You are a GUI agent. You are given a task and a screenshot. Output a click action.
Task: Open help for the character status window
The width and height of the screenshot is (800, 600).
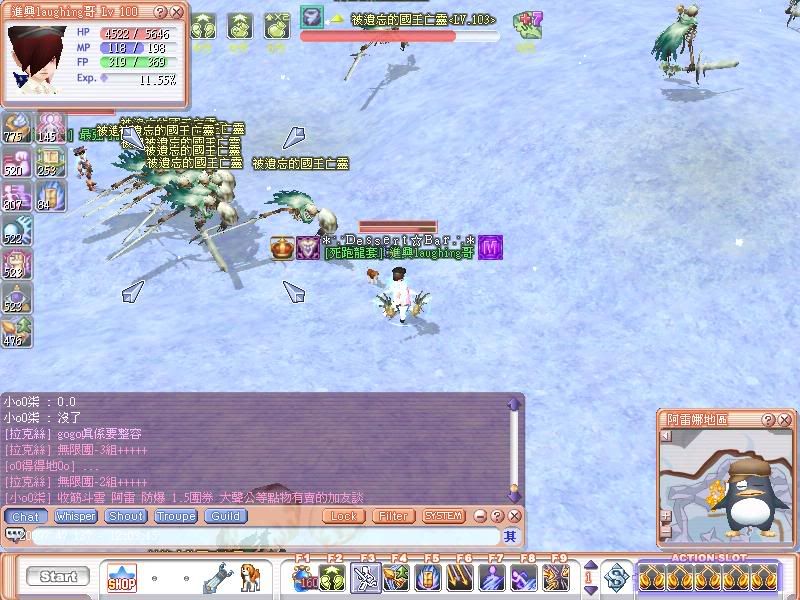point(161,11)
